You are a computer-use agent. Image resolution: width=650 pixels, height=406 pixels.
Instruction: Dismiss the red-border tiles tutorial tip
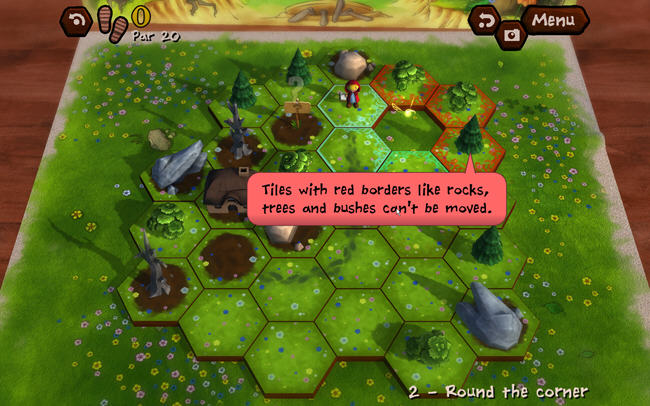(375, 198)
